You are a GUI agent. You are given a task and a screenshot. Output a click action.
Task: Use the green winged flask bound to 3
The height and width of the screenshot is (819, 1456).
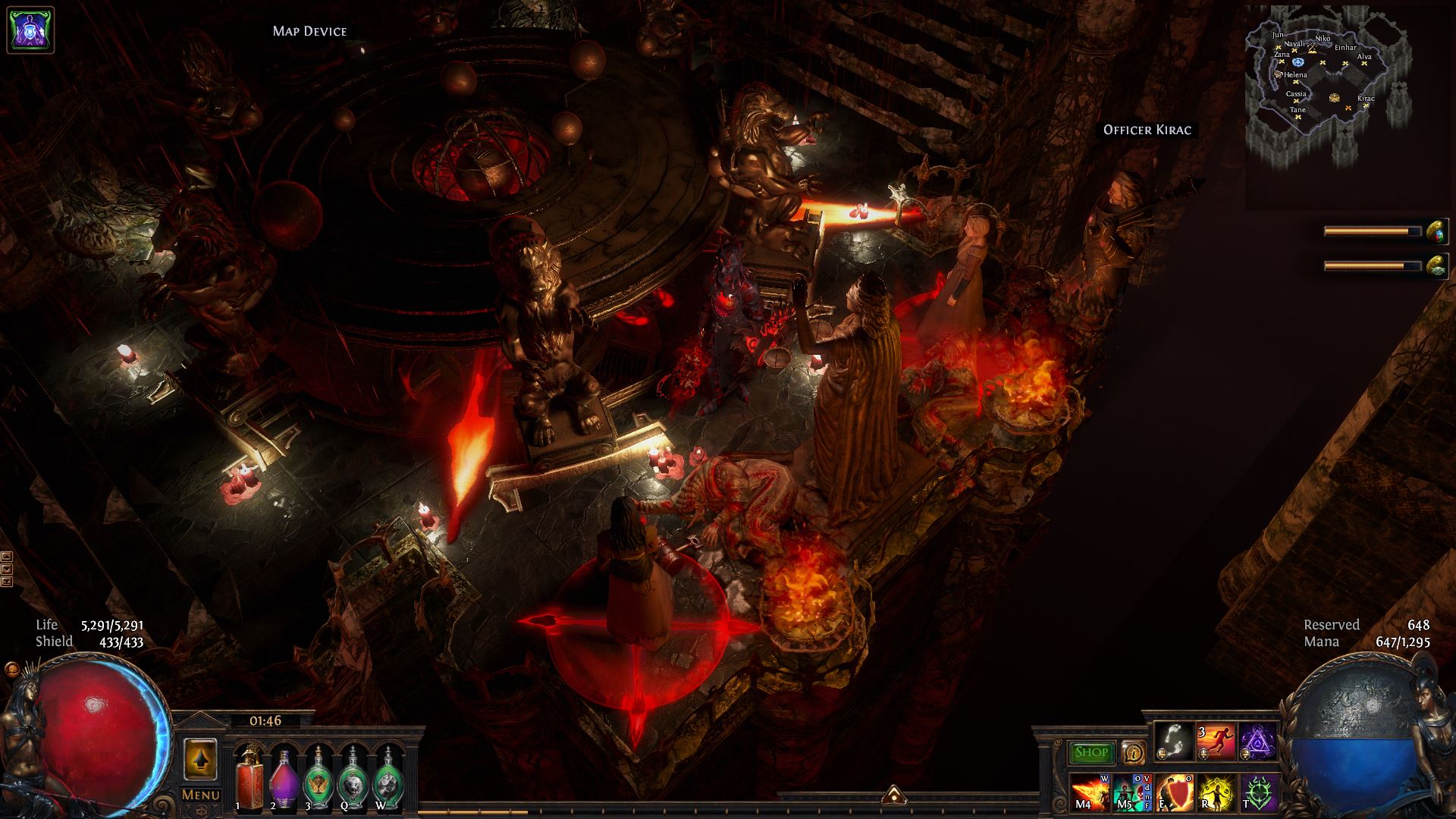[x=316, y=777]
